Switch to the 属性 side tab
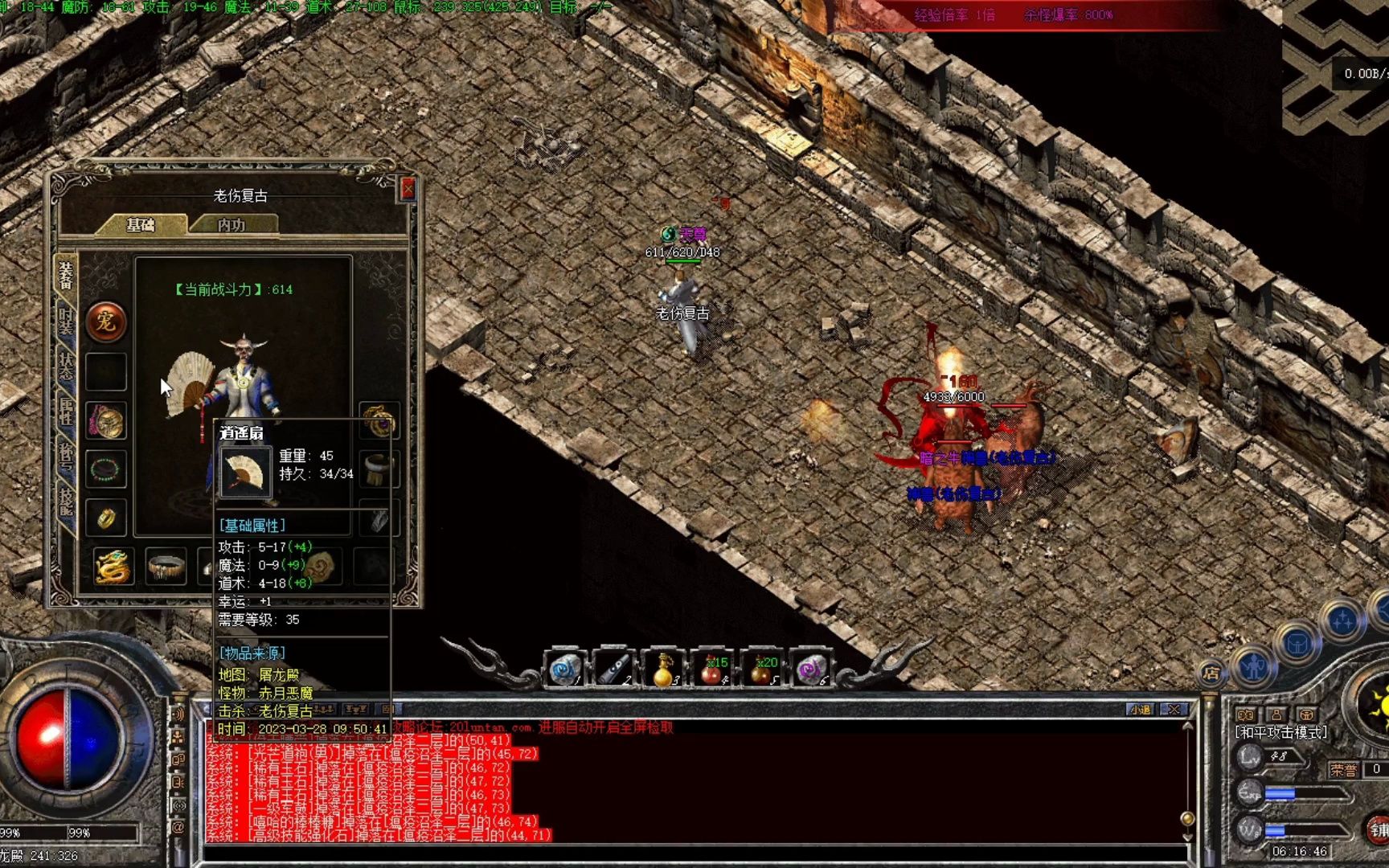Screen dimensions: 1389x868 point(66,411)
